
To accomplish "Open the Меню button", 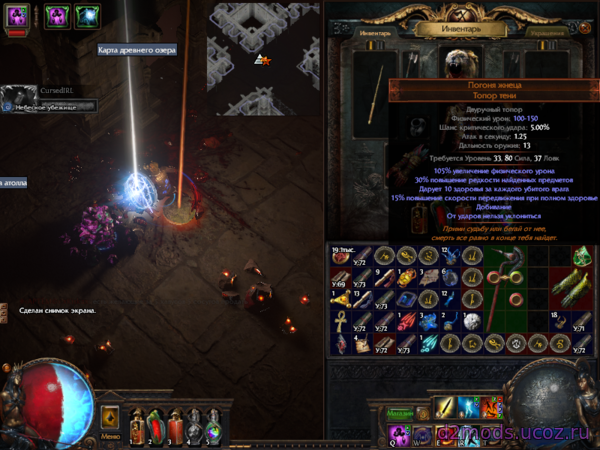I will pos(111,437).
